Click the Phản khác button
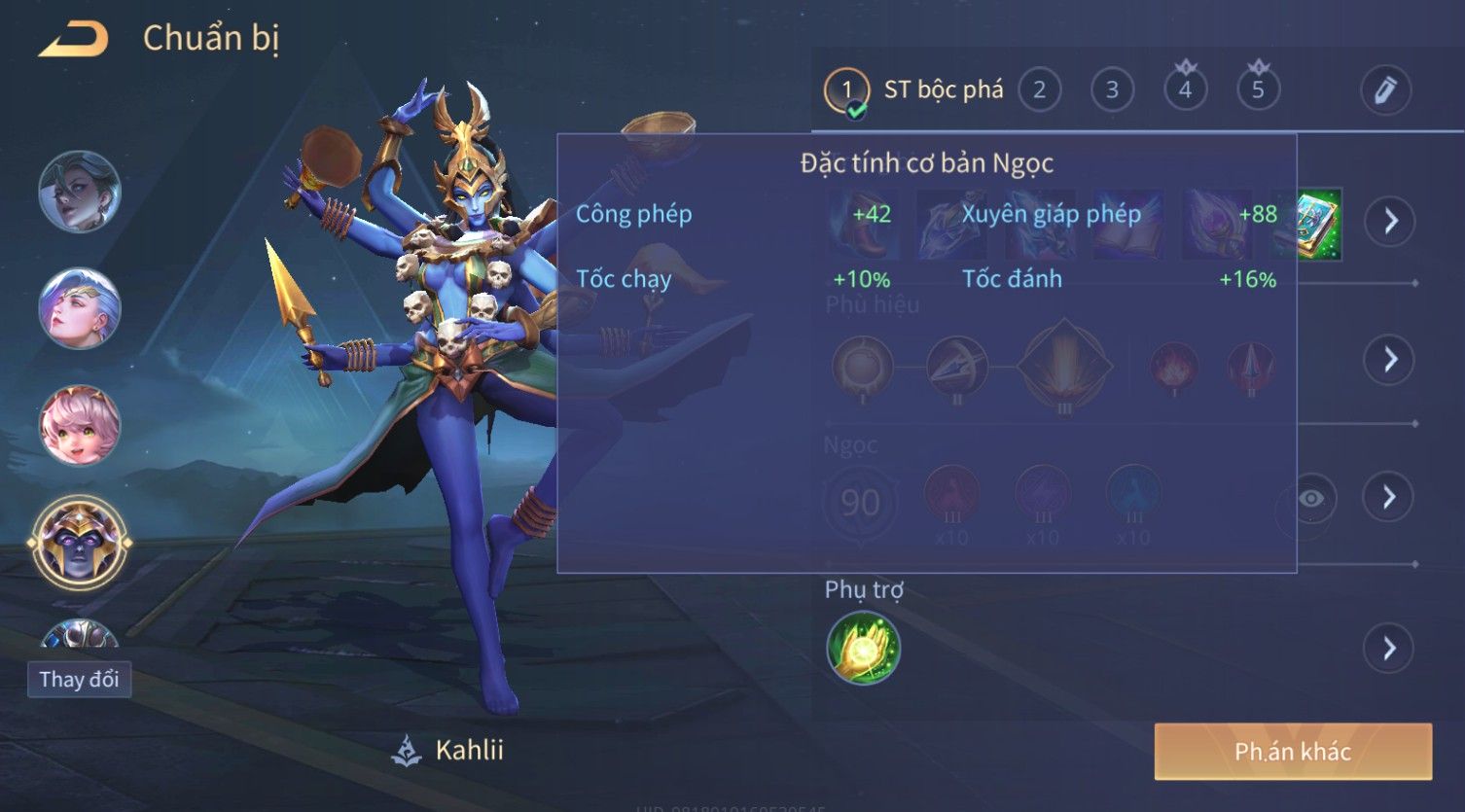 [x=1293, y=751]
